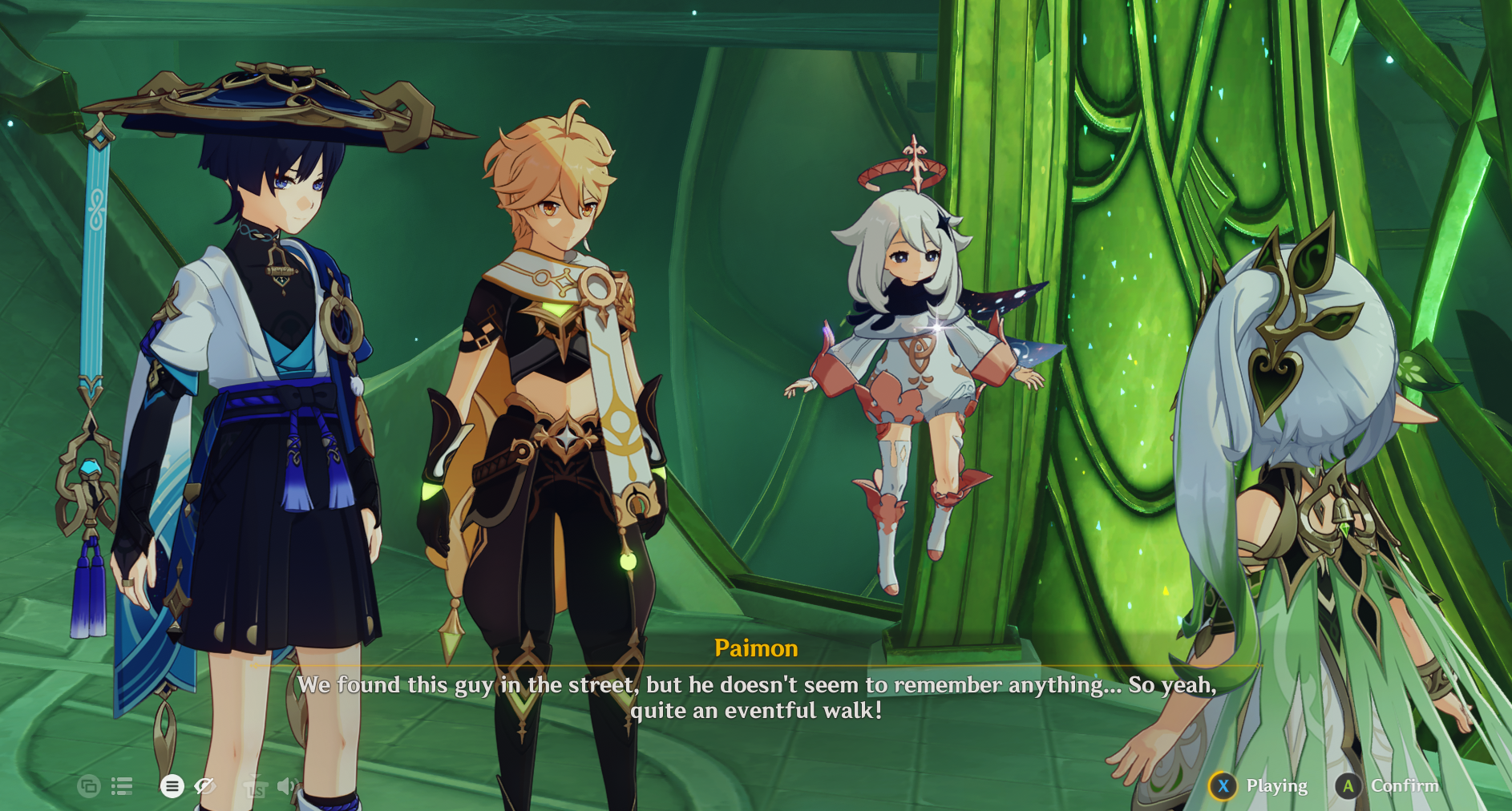The height and width of the screenshot is (811, 1512).
Task: Click the overlapping windows icon
Action: click(x=88, y=786)
